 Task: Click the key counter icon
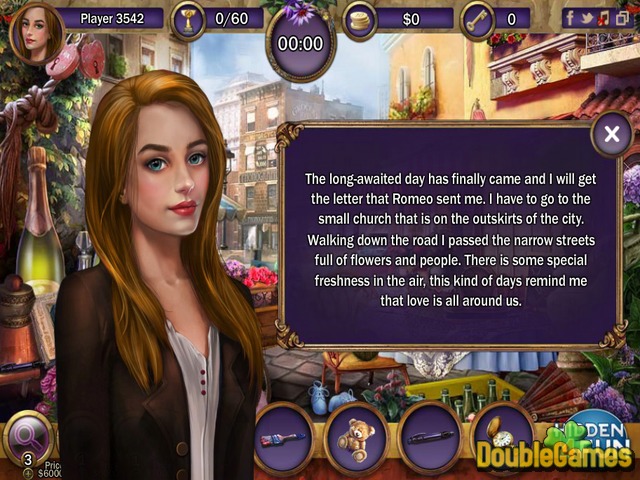477,19
